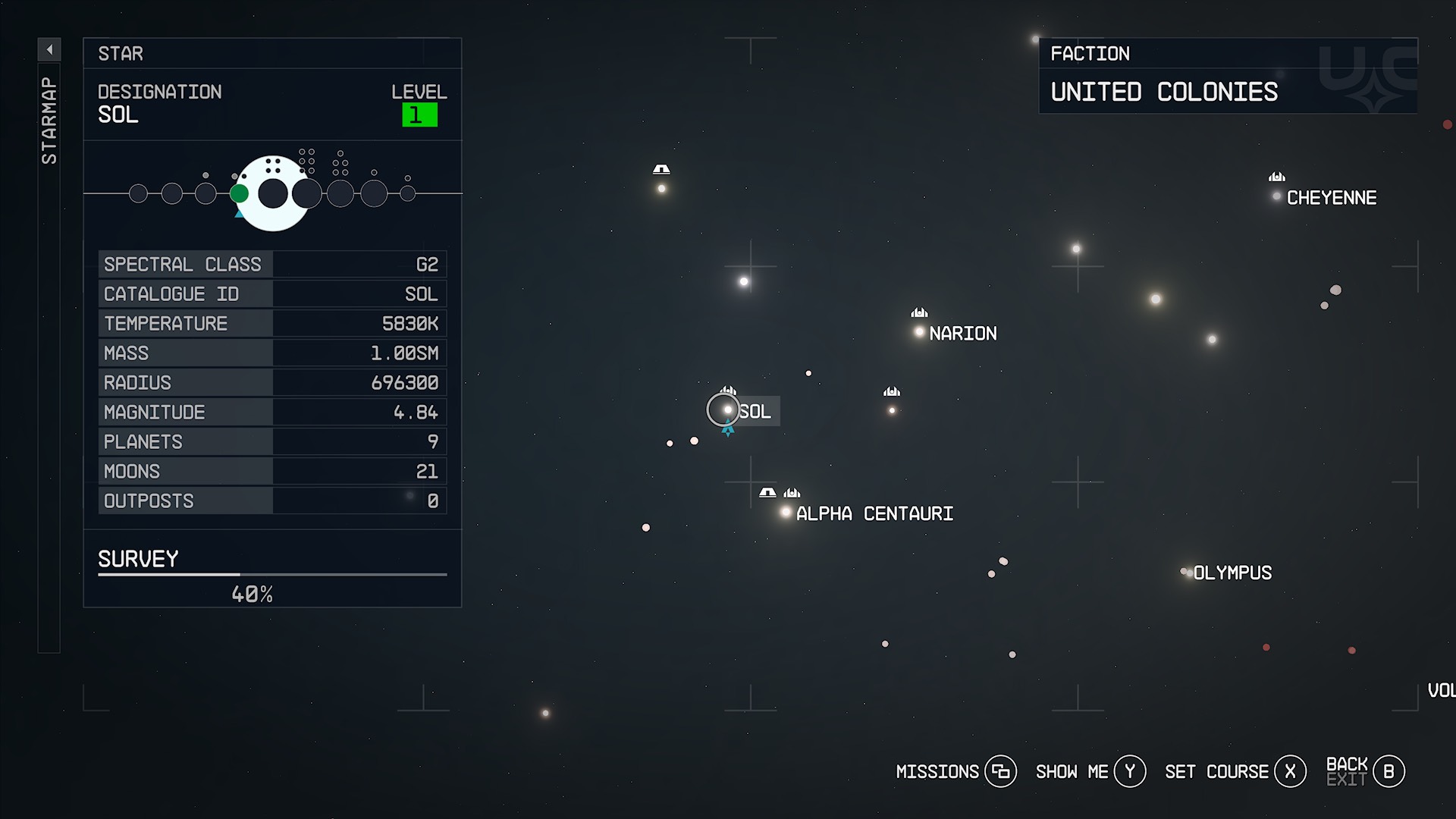Click the X button icon beside SET COURSE
Screen dimensions: 1456x819
[1291, 771]
